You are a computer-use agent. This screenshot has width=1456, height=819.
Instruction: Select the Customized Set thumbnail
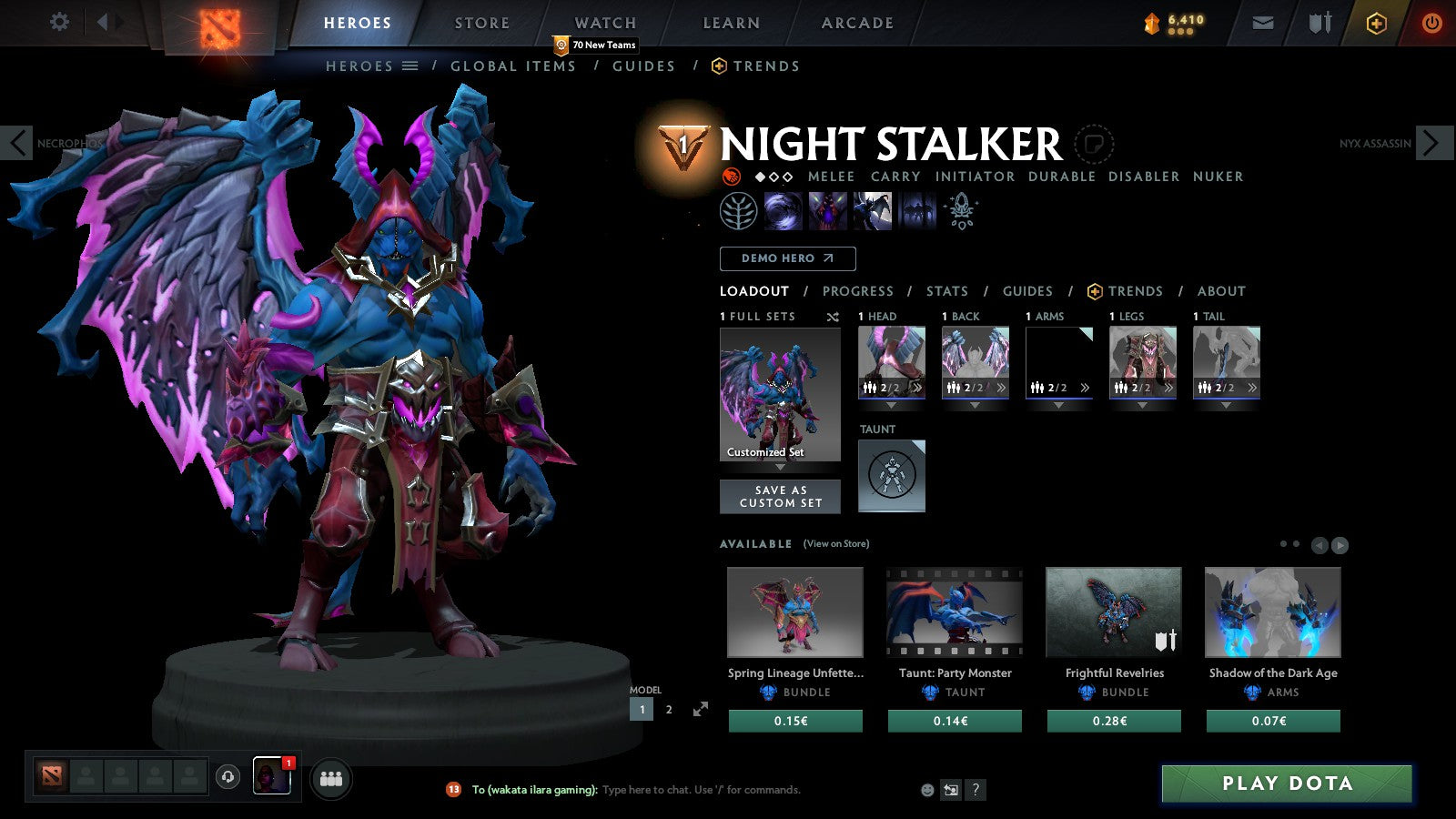(780, 391)
